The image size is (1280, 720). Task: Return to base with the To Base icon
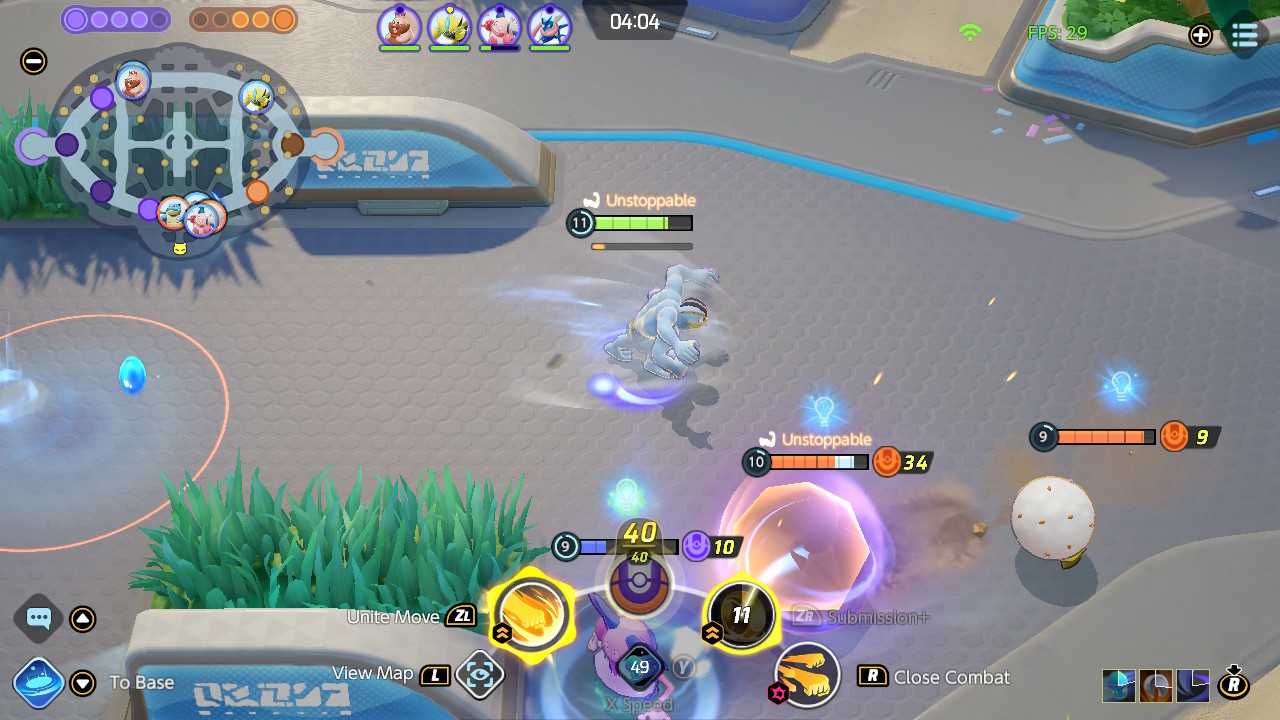[x=38, y=683]
